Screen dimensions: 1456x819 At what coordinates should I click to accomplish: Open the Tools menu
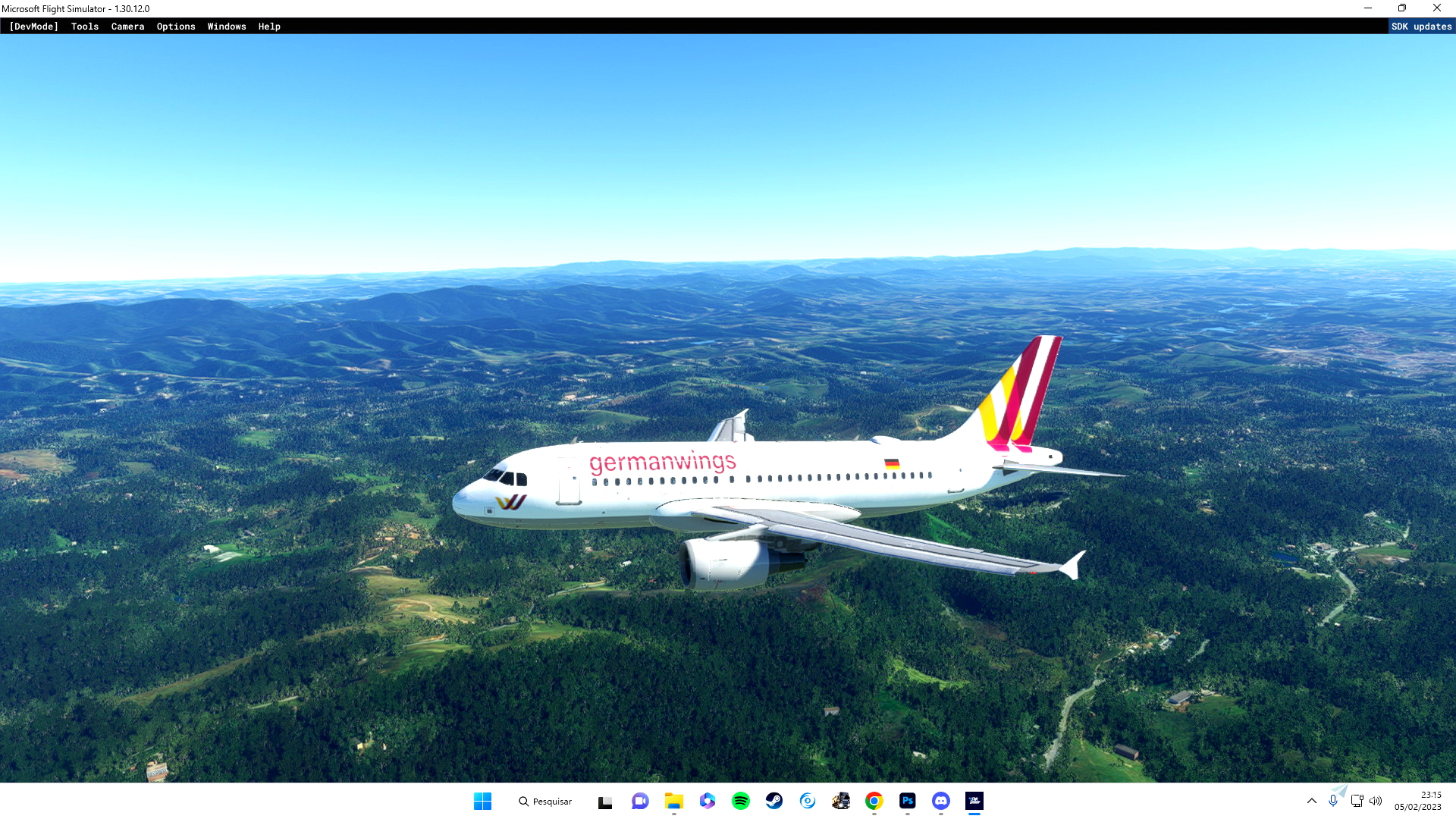click(x=84, y=27)
